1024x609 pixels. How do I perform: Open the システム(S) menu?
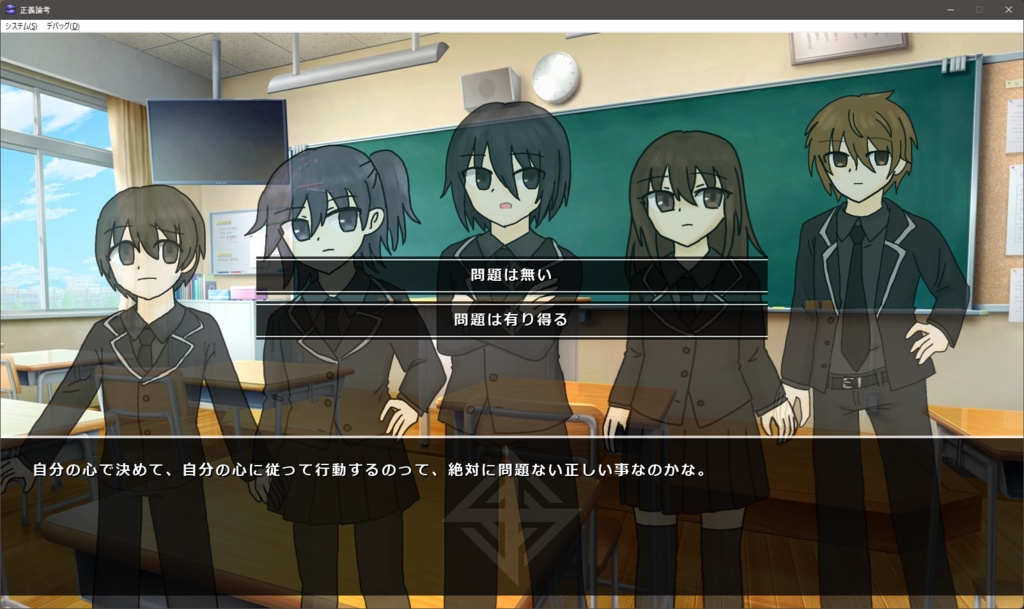[21, 26]
